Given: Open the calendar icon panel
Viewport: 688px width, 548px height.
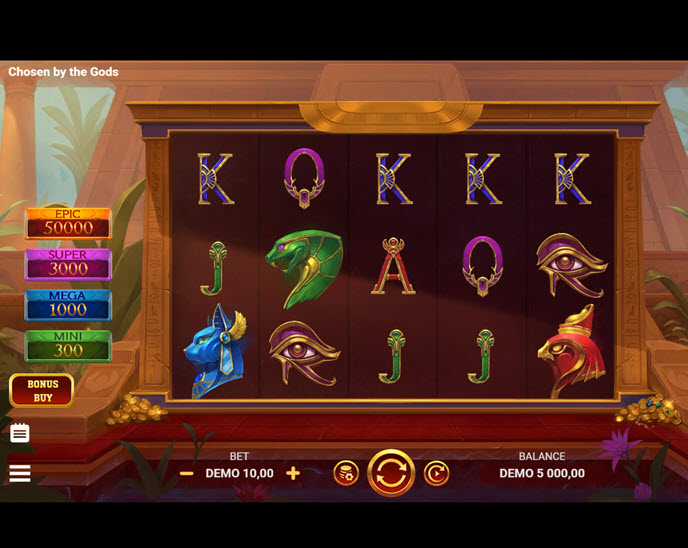Looking at the screenshot, I should (20, 433).
